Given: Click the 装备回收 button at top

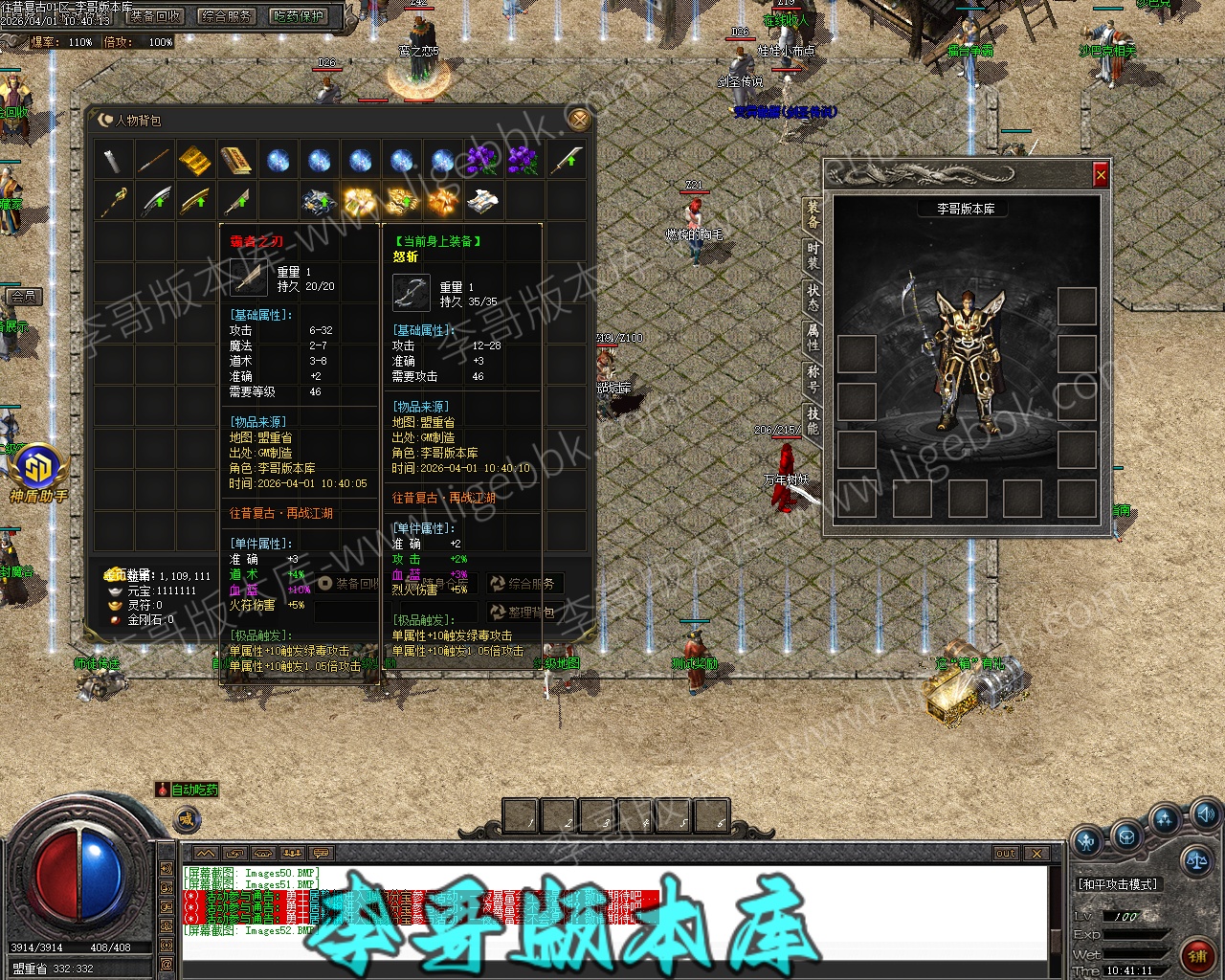Looking at the screenshot, I should (155, 16).
